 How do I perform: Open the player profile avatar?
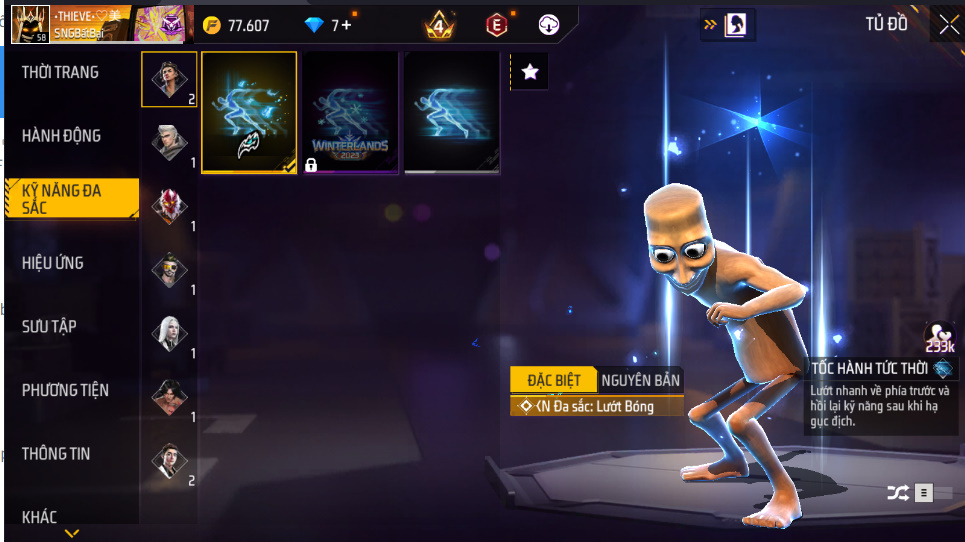pyautogui.click(x=30, y=24)
